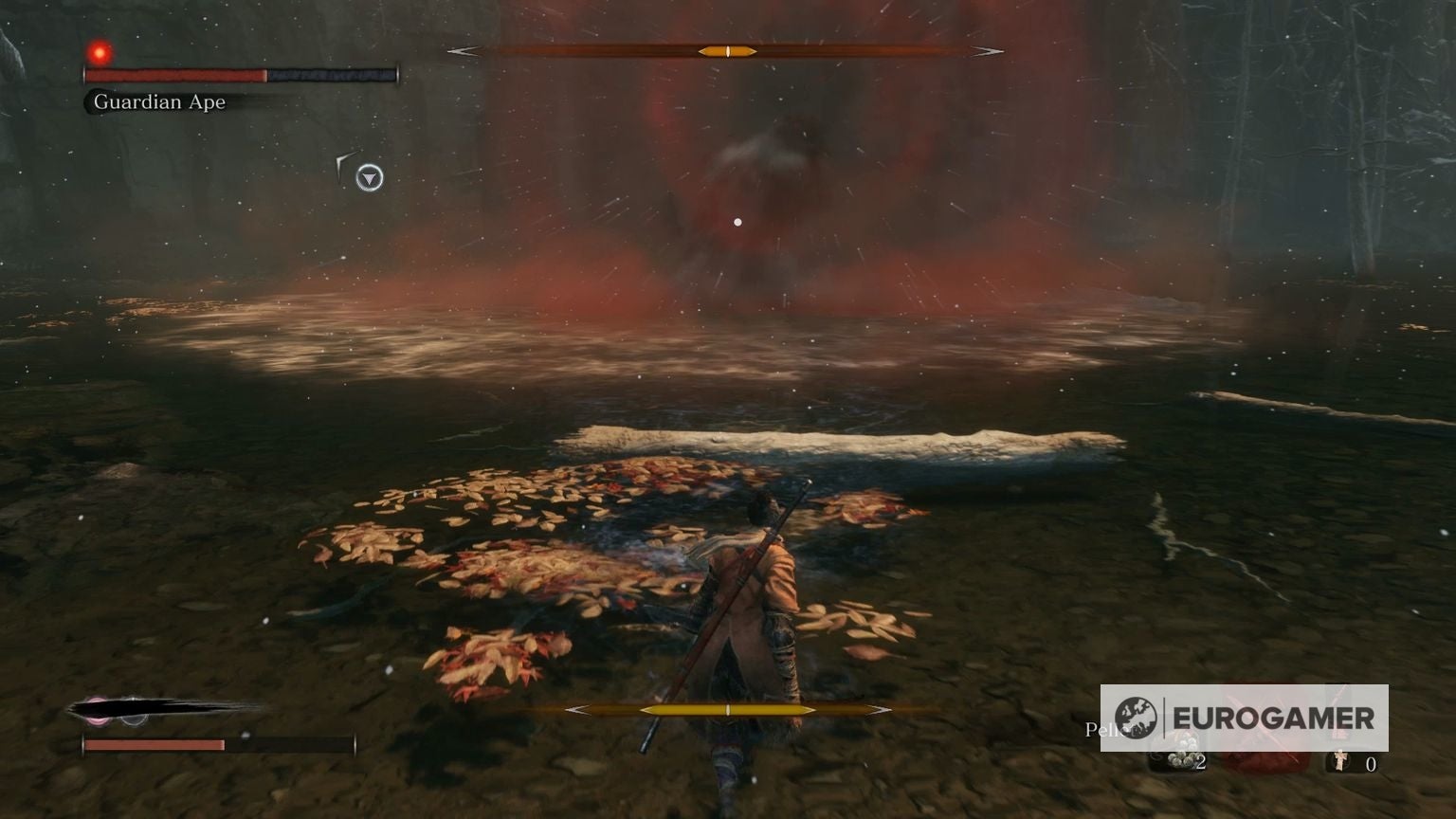1456x819 pixels.
Task: Toggle the circled down-arrow below the grapple prompt
Action: point(368,178)
